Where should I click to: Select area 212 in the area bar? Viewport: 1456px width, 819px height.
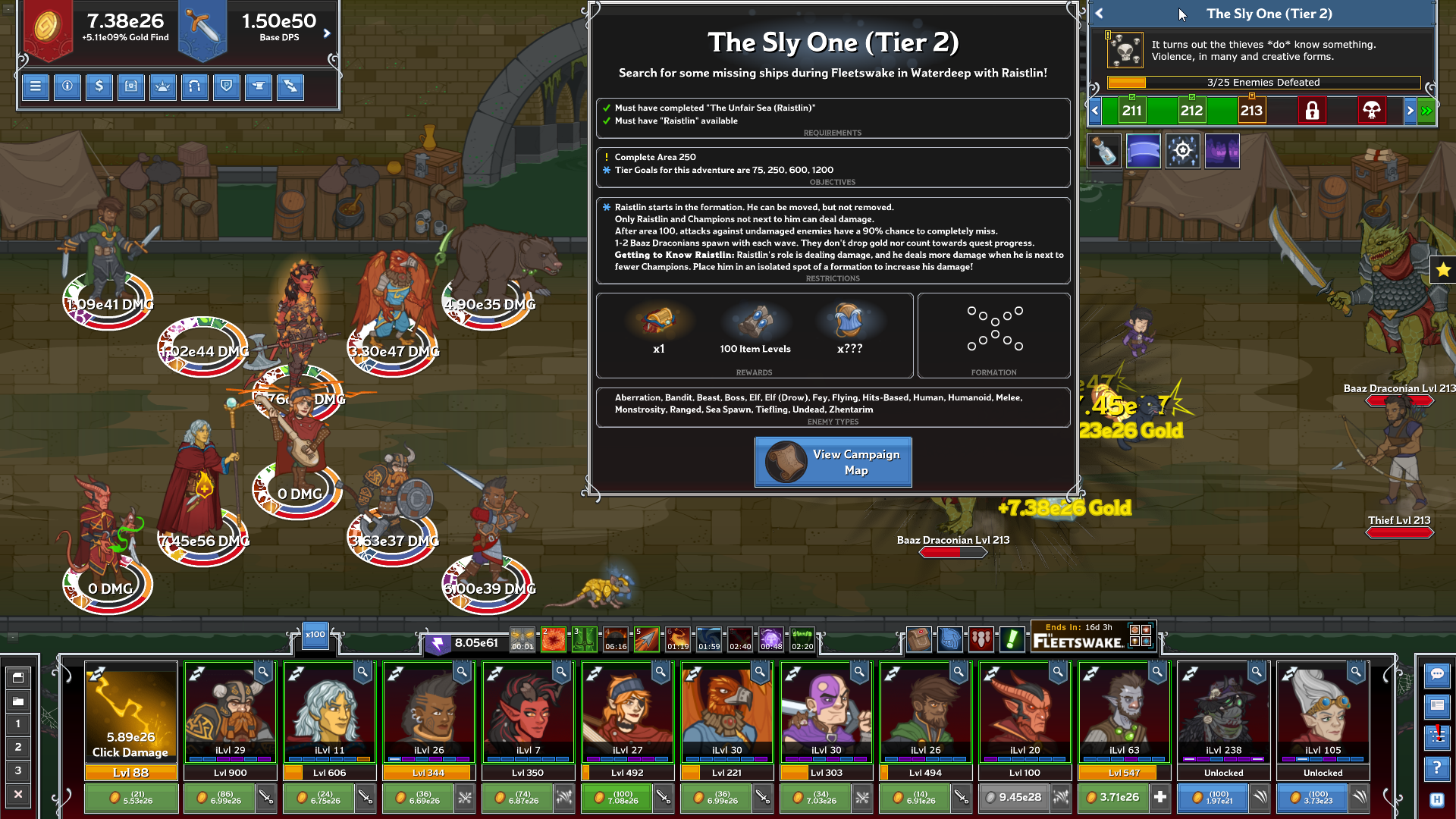pos(1191,111)
